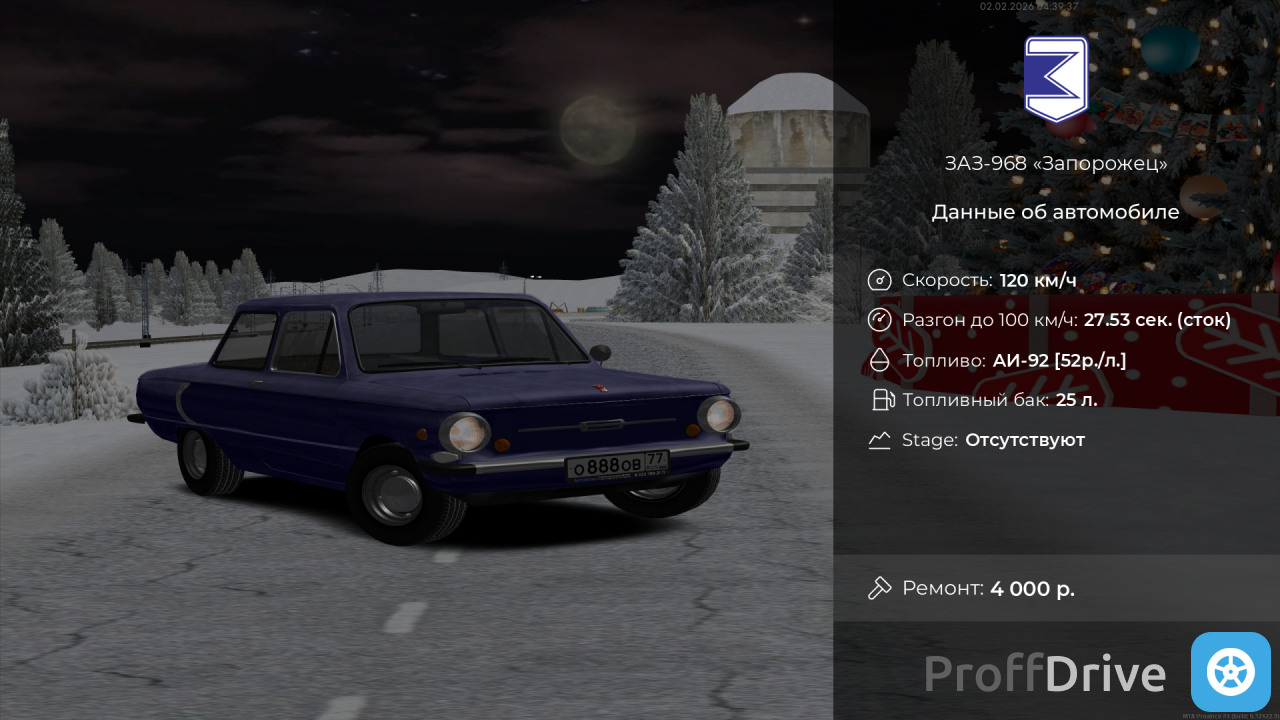Click the blue wheel icon button

click(x=1230, y=672)
